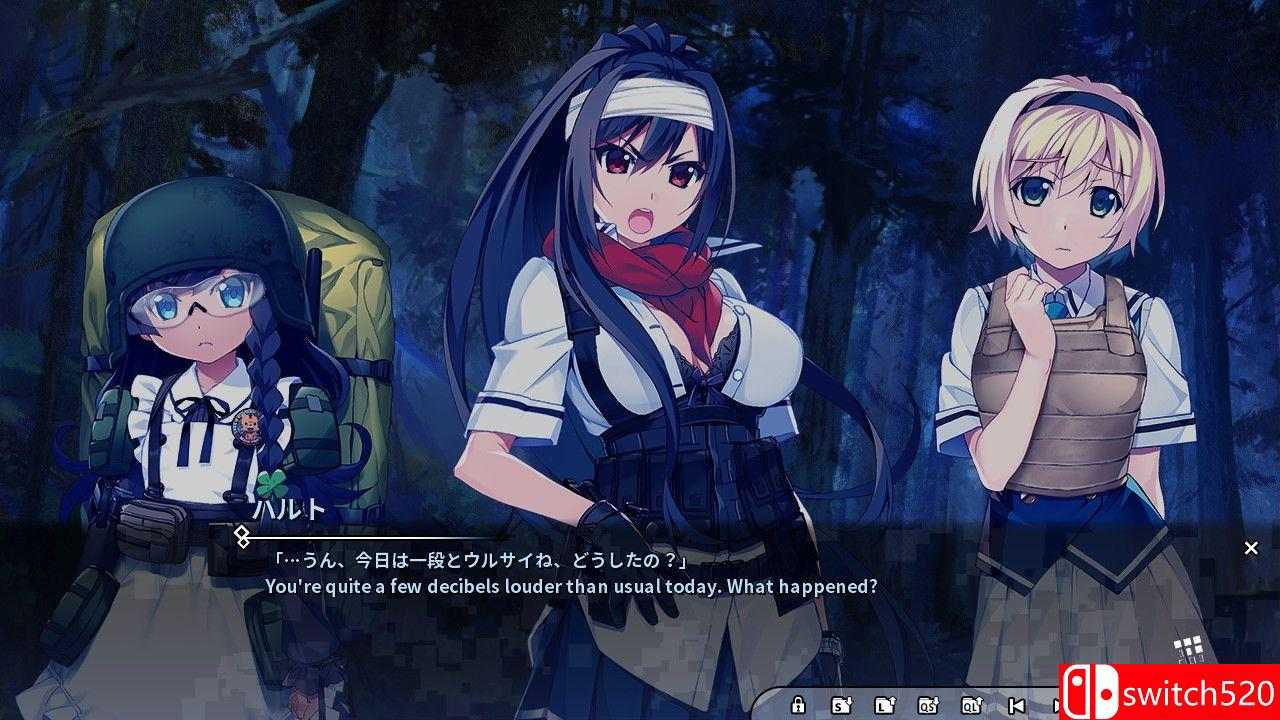Rewind dialogue with the skip-back icon
Image resolution: width=1280 pixels, height=720 pixels.
point(1017,705)
